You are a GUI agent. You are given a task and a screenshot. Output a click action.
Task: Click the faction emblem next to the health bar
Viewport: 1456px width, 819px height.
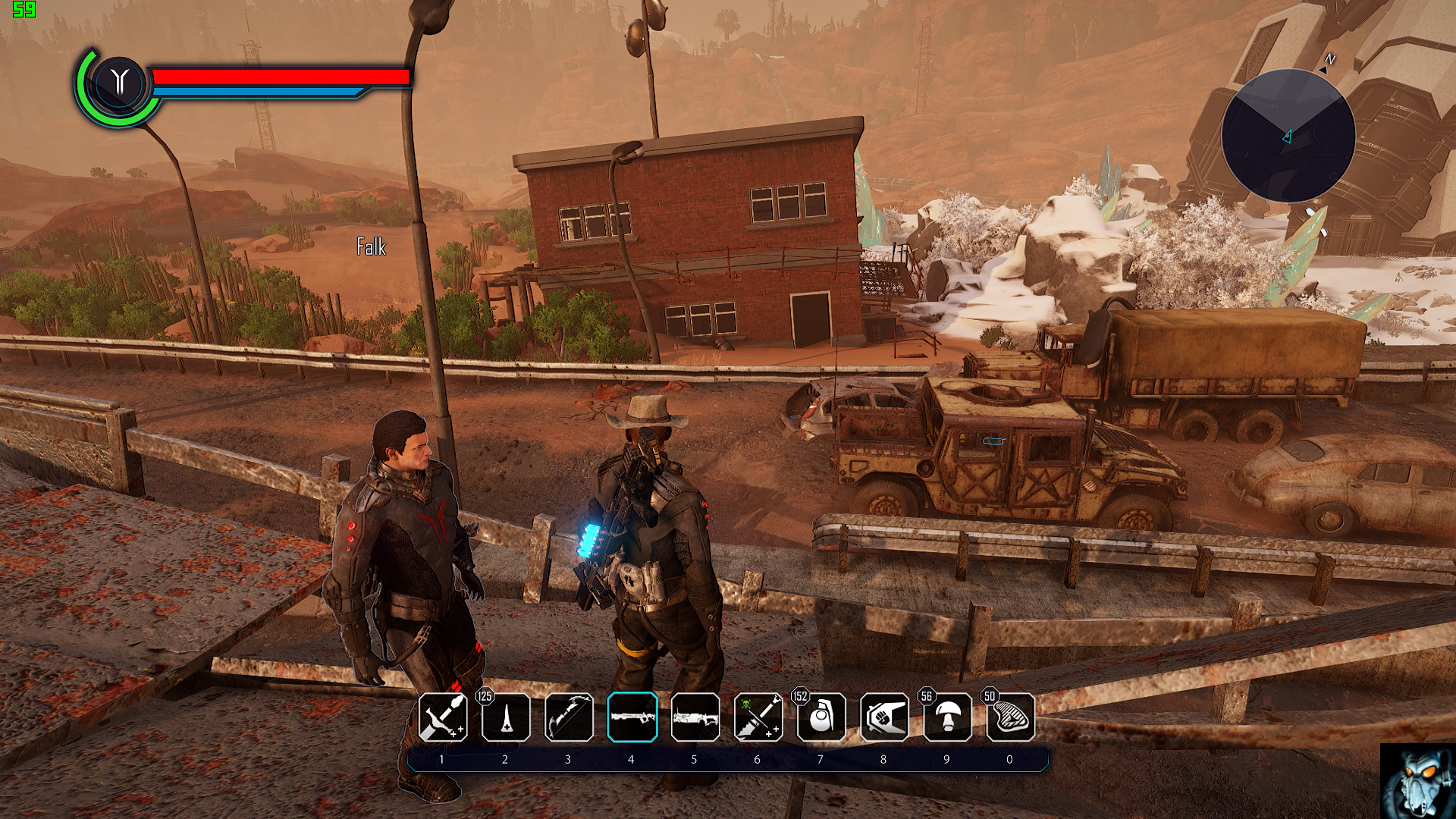(x=119, y=82)
